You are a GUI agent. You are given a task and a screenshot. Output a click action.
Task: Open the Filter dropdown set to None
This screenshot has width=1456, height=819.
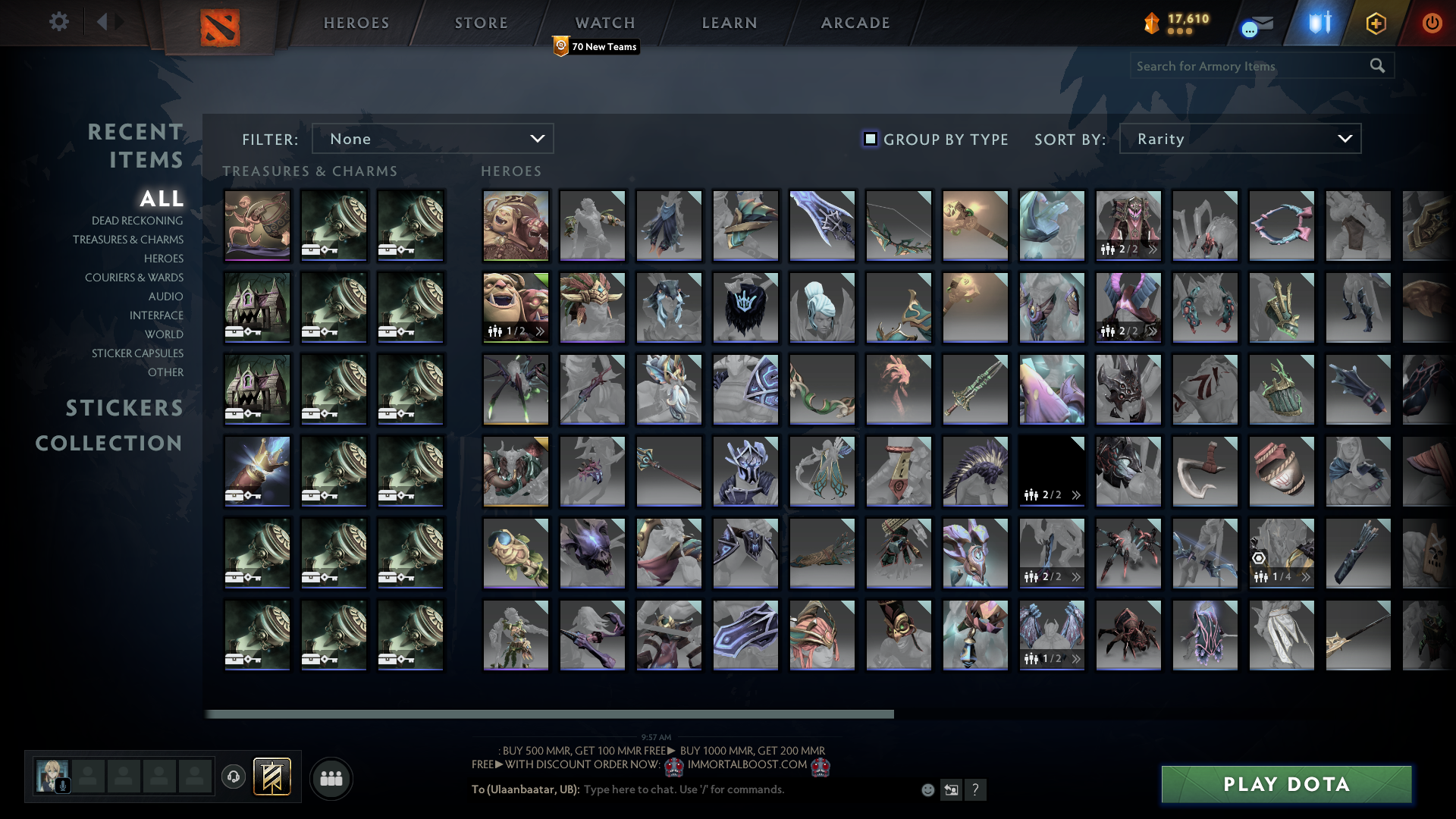coord(432,139)
